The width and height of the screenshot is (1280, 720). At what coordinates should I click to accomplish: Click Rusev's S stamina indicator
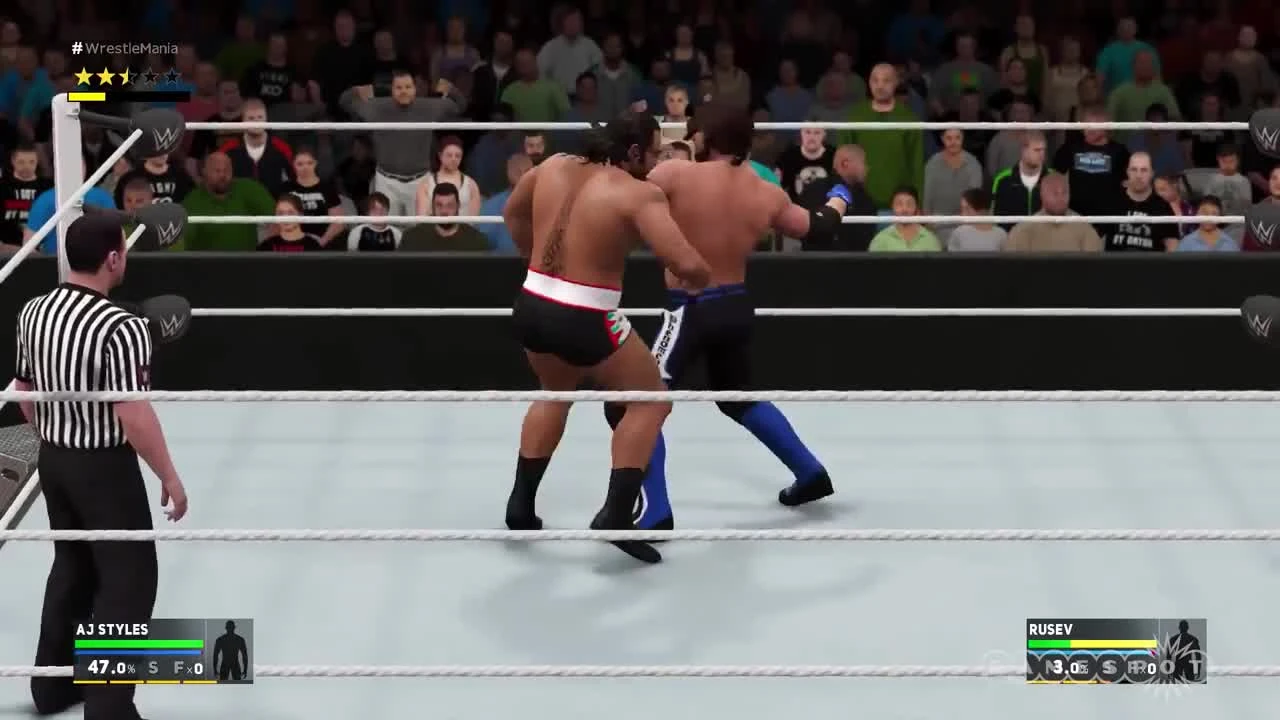tap(1110, 668)
